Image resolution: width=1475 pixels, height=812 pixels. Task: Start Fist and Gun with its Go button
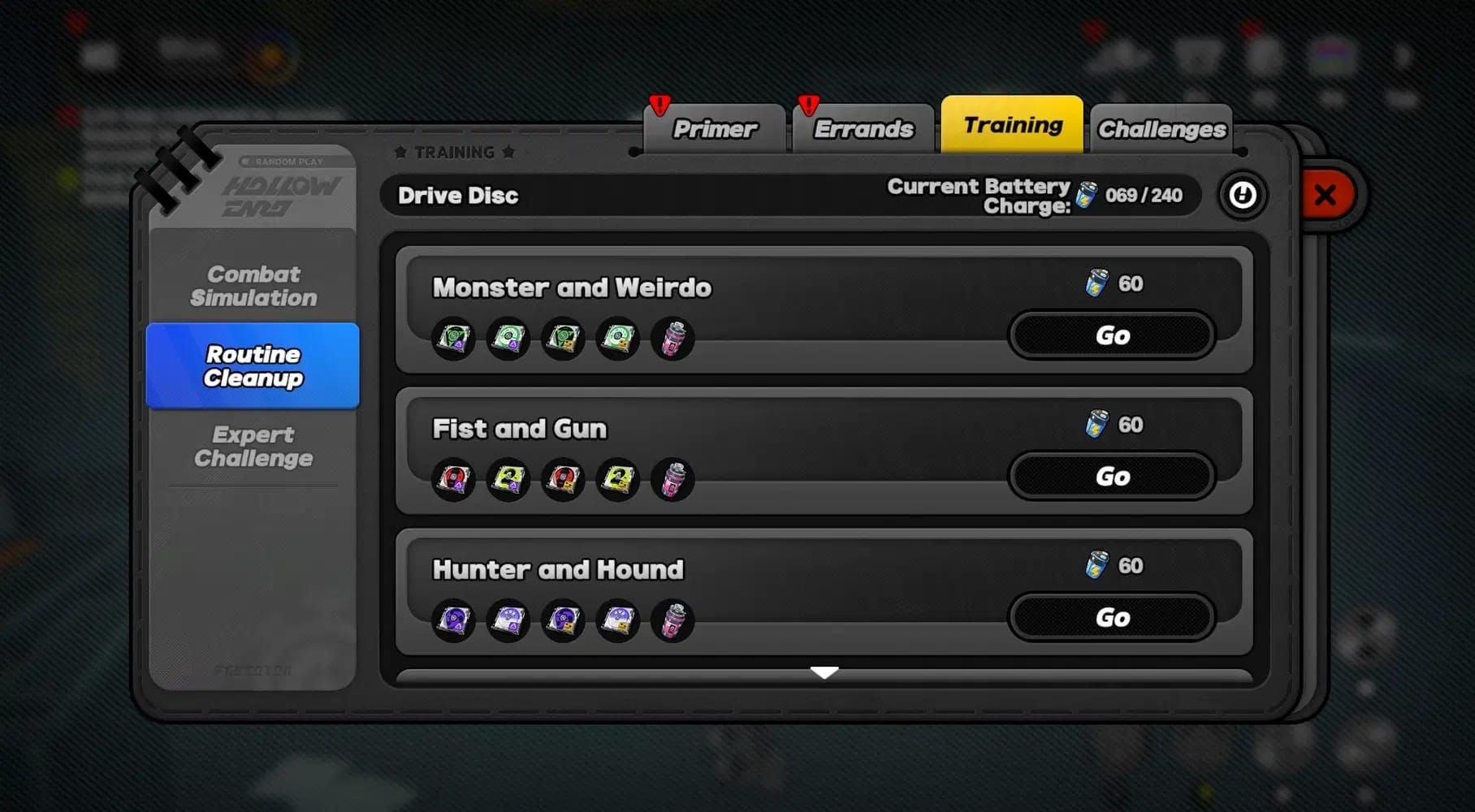(1111, 477)
